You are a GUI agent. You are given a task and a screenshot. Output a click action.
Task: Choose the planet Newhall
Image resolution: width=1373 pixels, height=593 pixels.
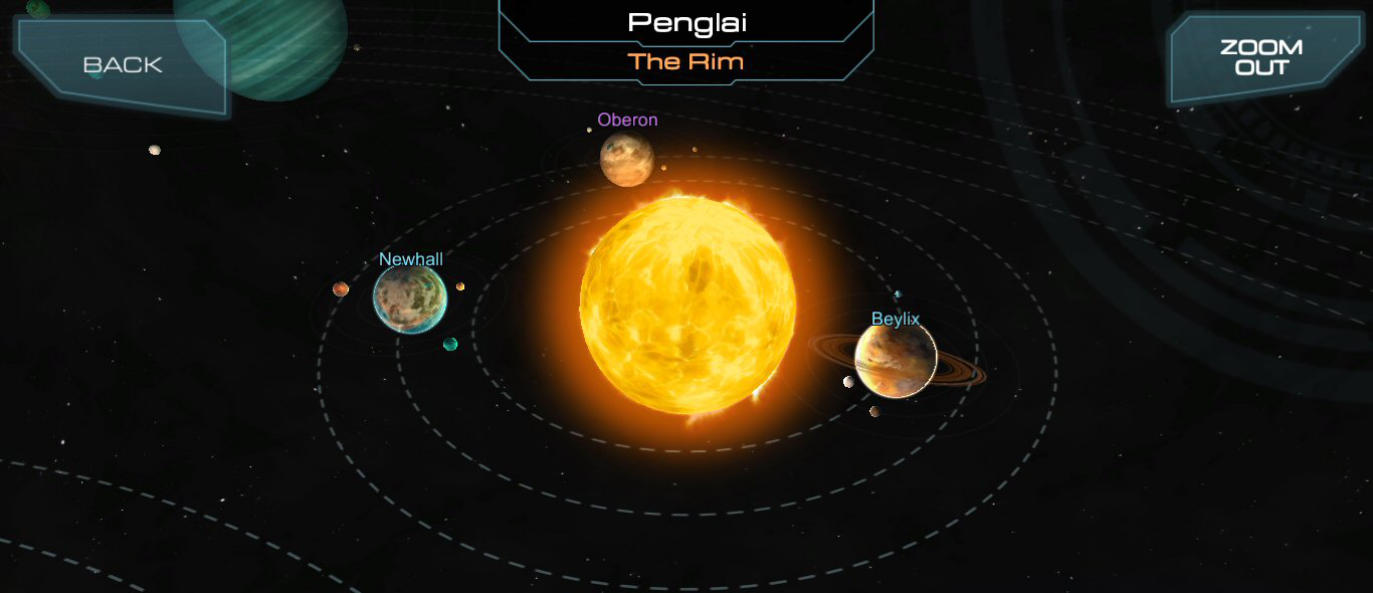pos(409,298)
